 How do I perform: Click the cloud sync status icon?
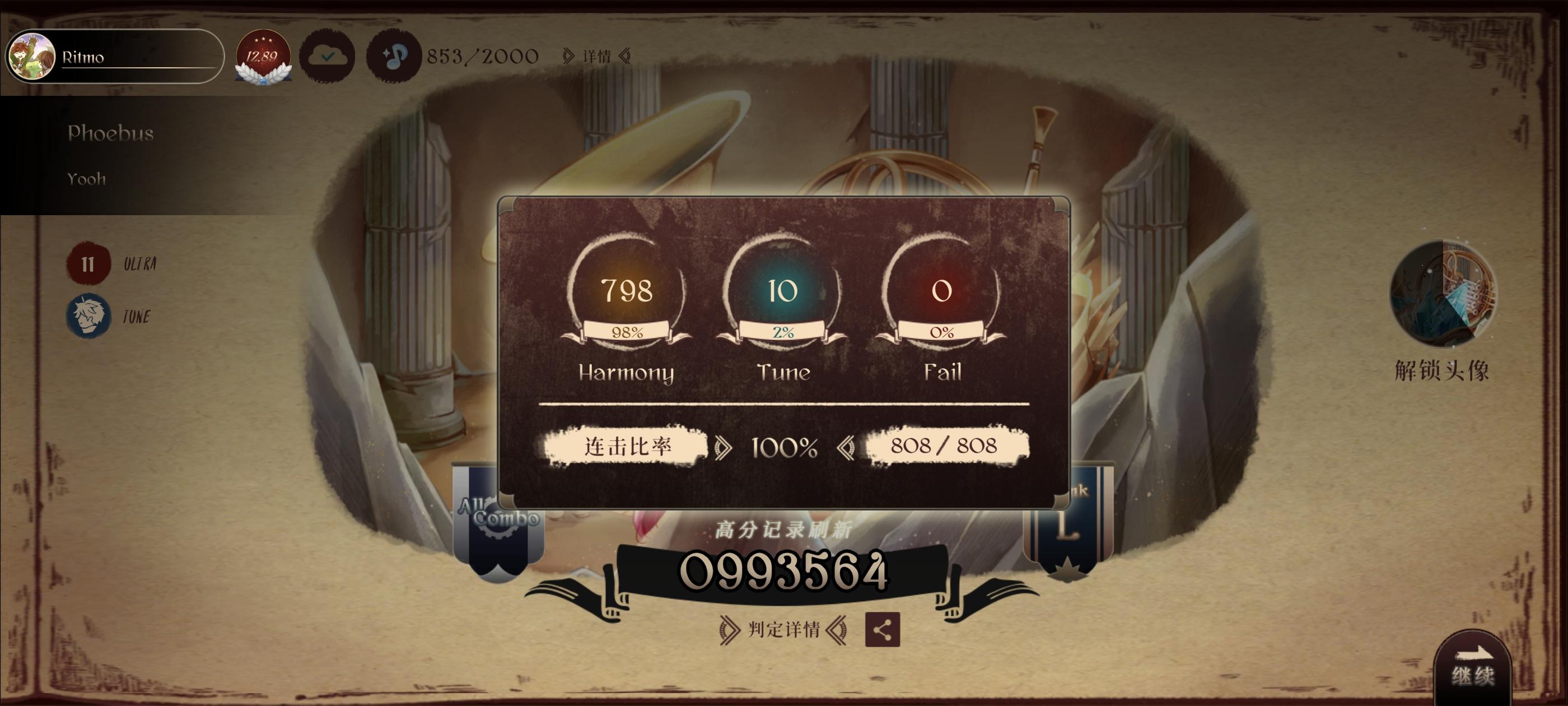coord(329,56)
